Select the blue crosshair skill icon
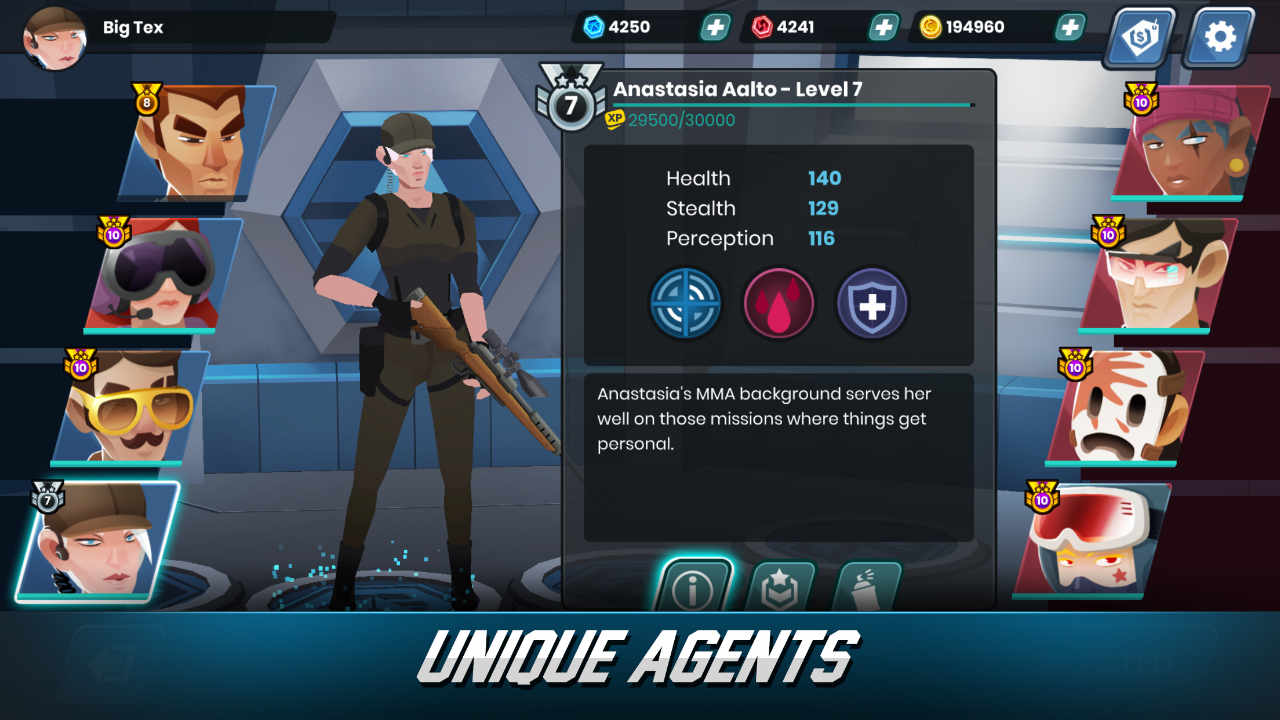1280x720 pixels. [x=685, y=303]
